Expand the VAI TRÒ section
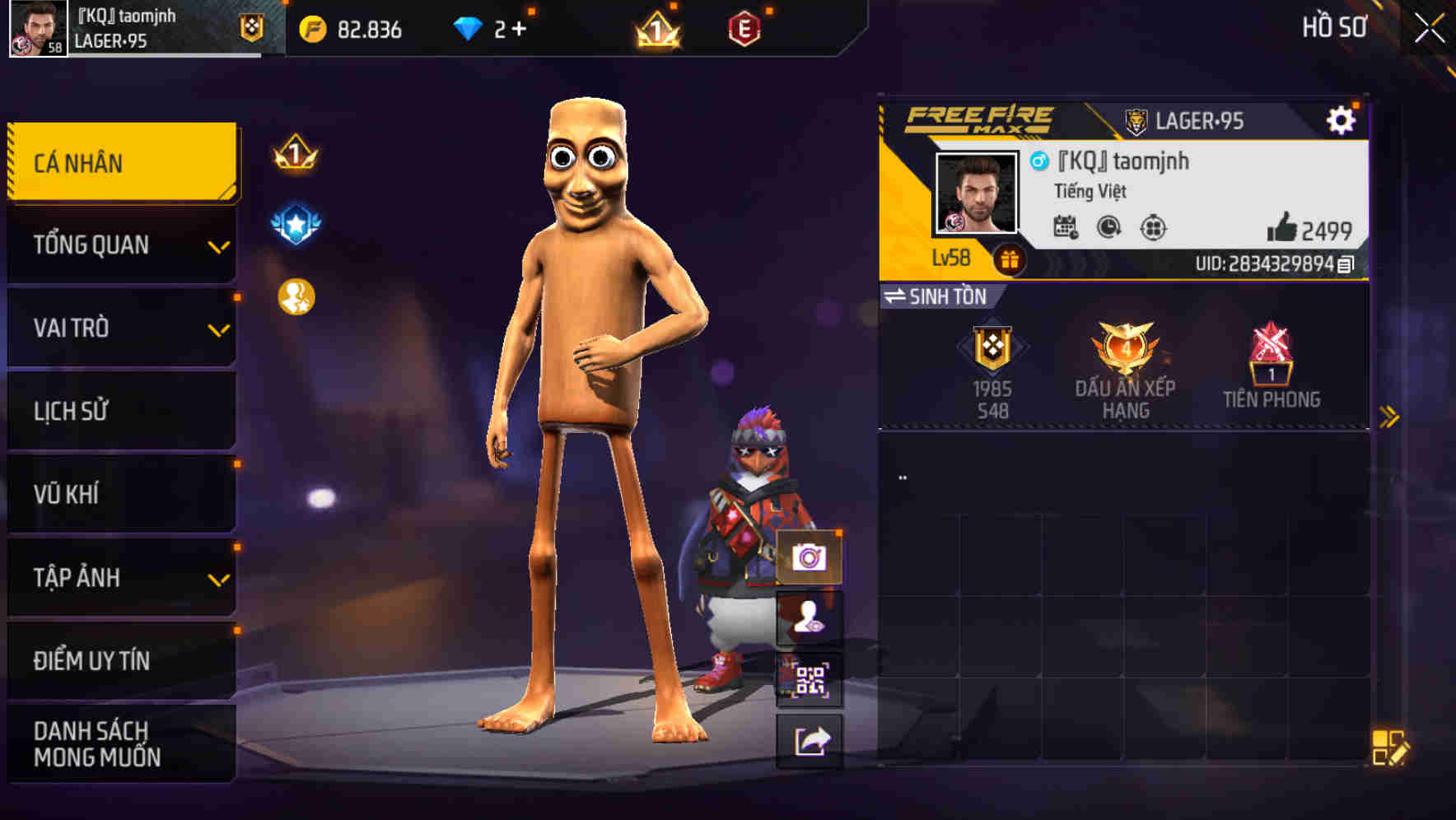Image resolution: width=1456 pixels, height=820 pixels. click(119, 328)
